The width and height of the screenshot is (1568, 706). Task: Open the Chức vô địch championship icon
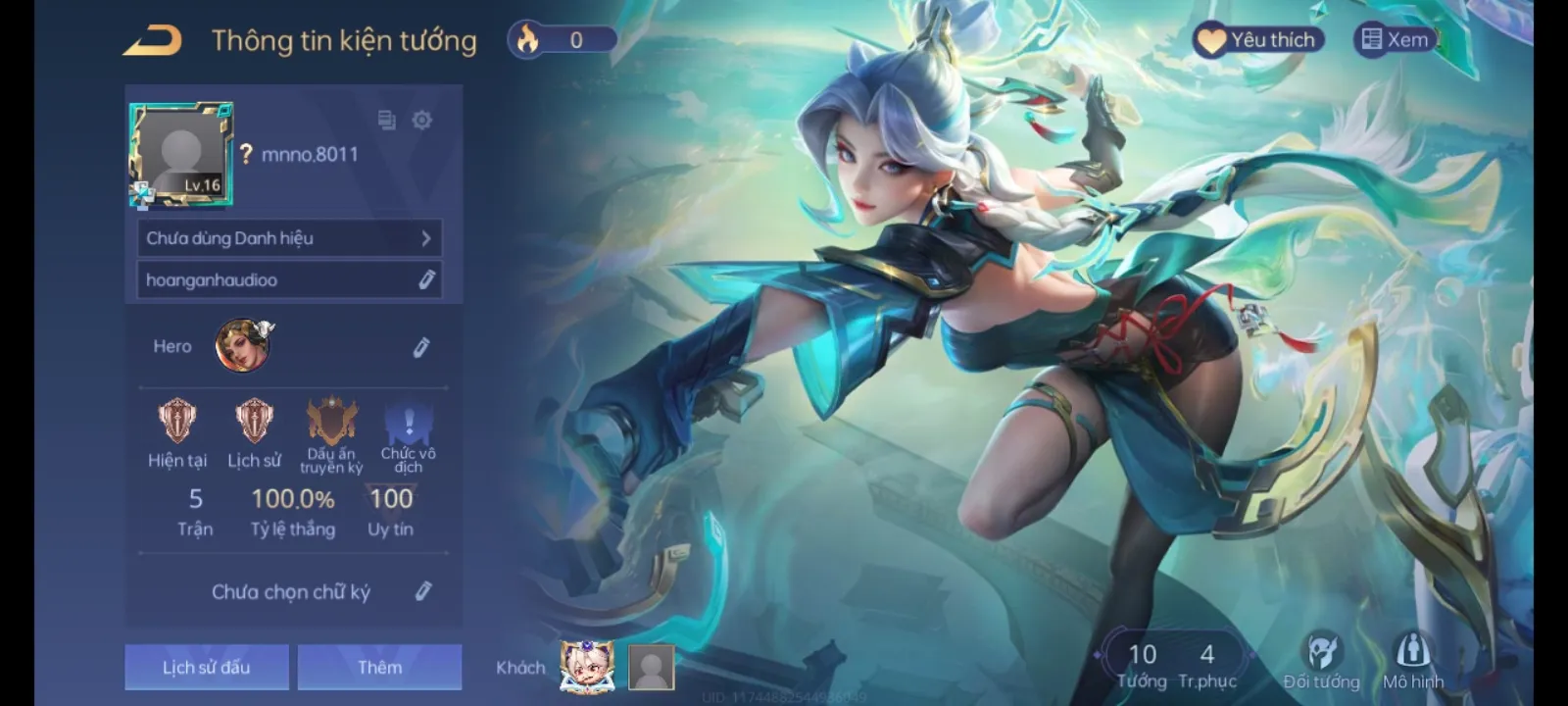pyautogui.click(x=408, y=424)
